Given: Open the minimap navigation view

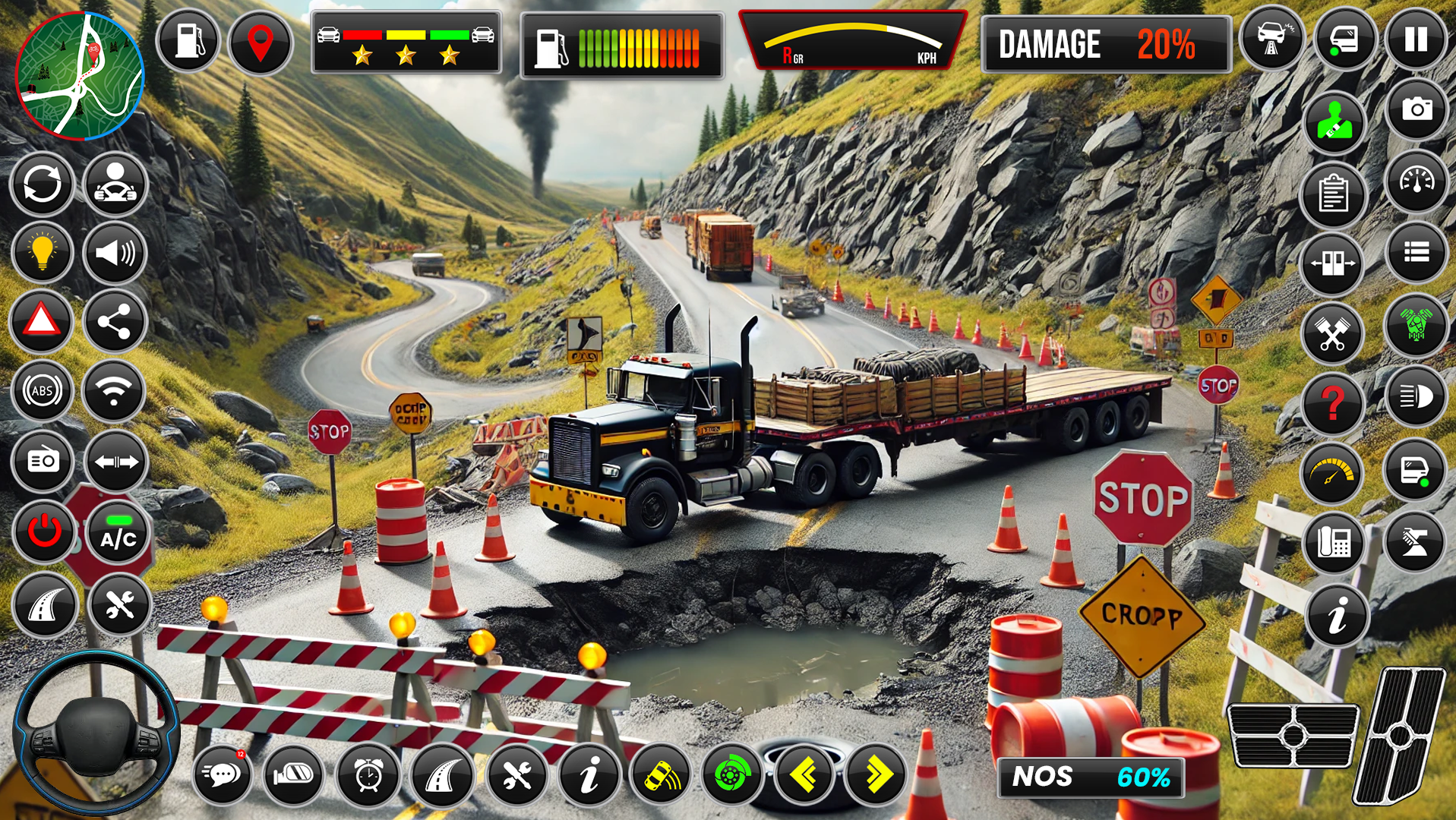Looking at the screenshot, I should (x=80, y=76).
